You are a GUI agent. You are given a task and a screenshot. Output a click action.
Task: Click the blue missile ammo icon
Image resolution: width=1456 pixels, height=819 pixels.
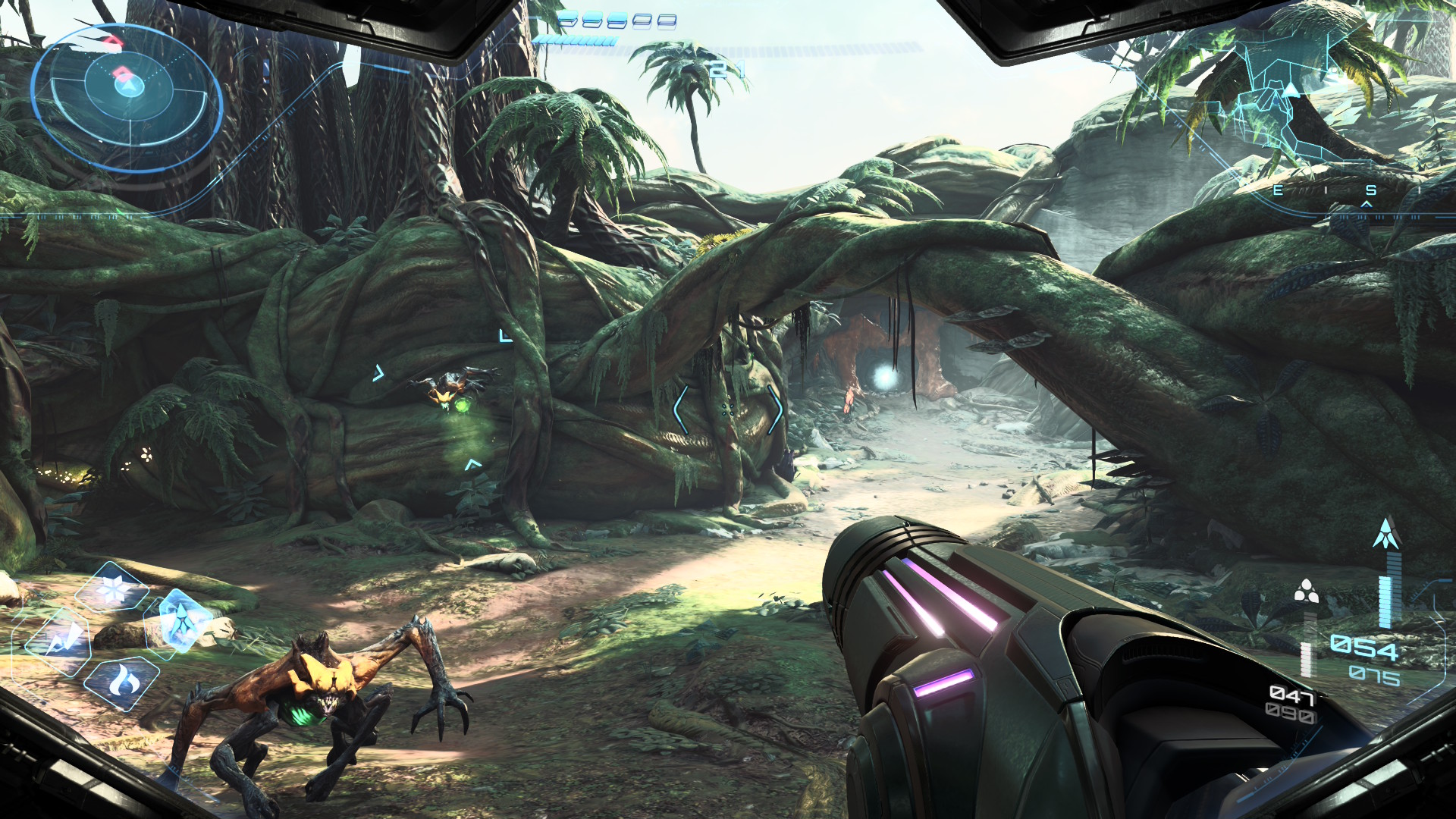pos(1386,535)
